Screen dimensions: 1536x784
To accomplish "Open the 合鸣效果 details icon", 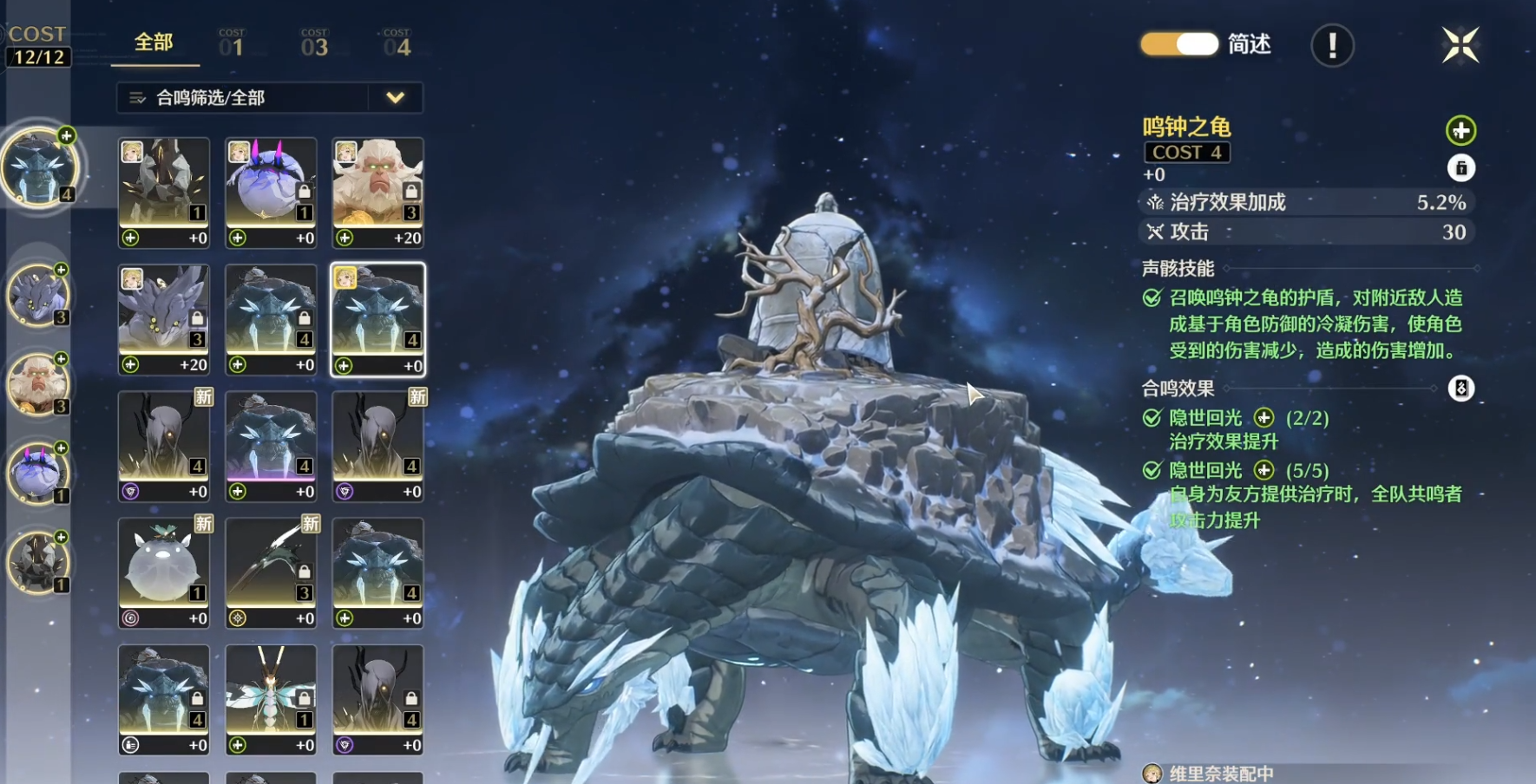I will 1461,389.
